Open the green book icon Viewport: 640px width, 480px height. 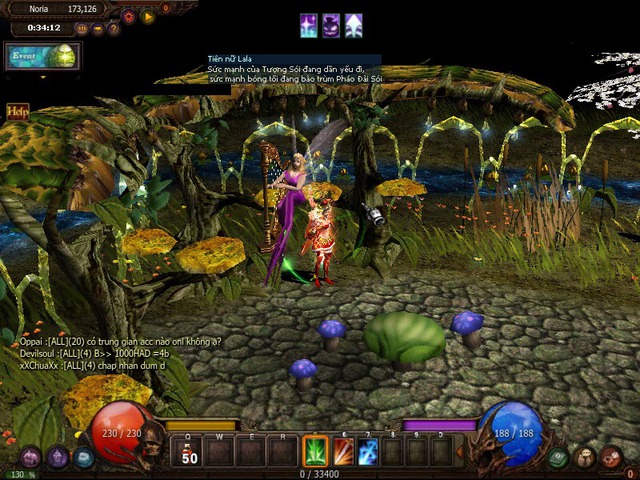[558, 457]
